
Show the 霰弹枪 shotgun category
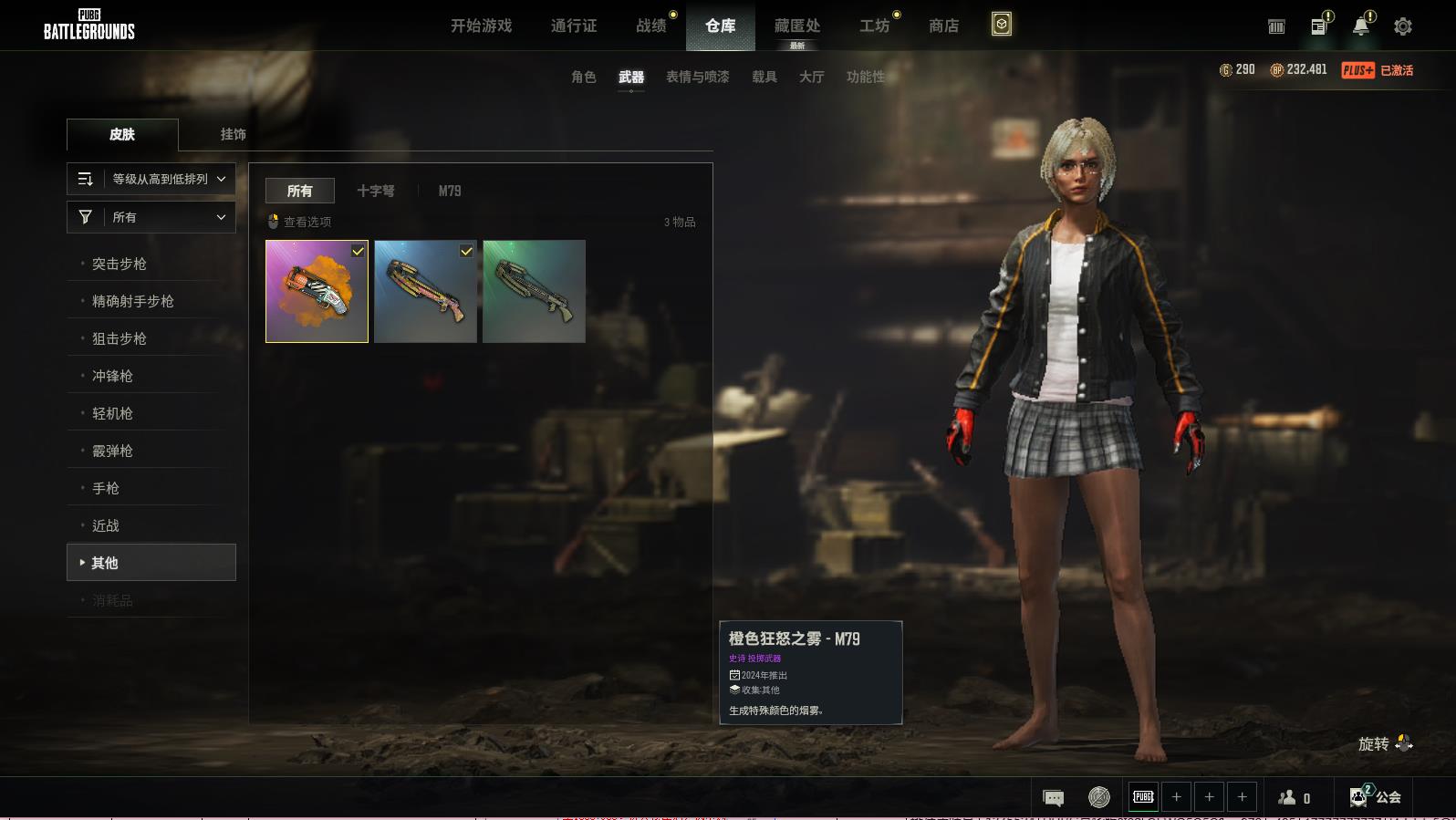point(112,451)
